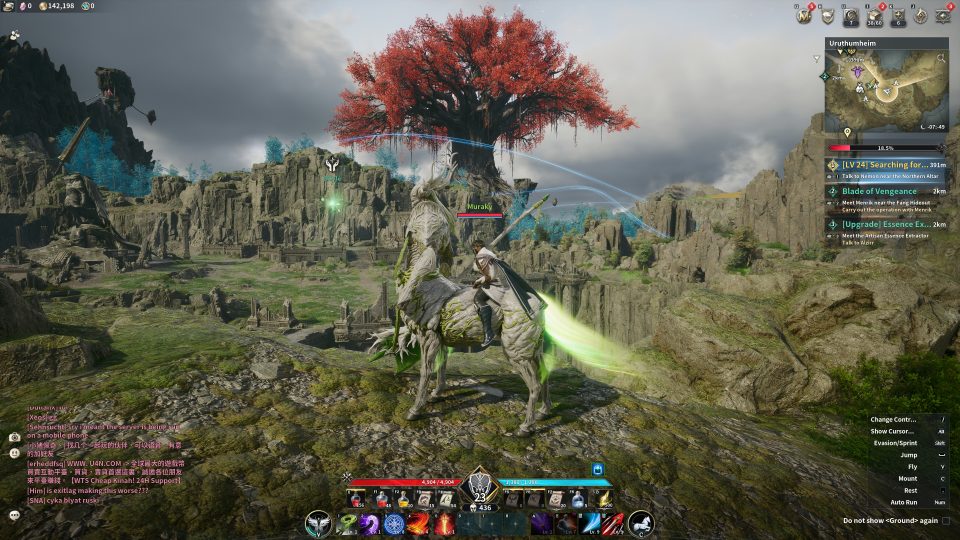960x540 pixels.
Task: Open the bag showing 36/60
Action: coord(874,15)
